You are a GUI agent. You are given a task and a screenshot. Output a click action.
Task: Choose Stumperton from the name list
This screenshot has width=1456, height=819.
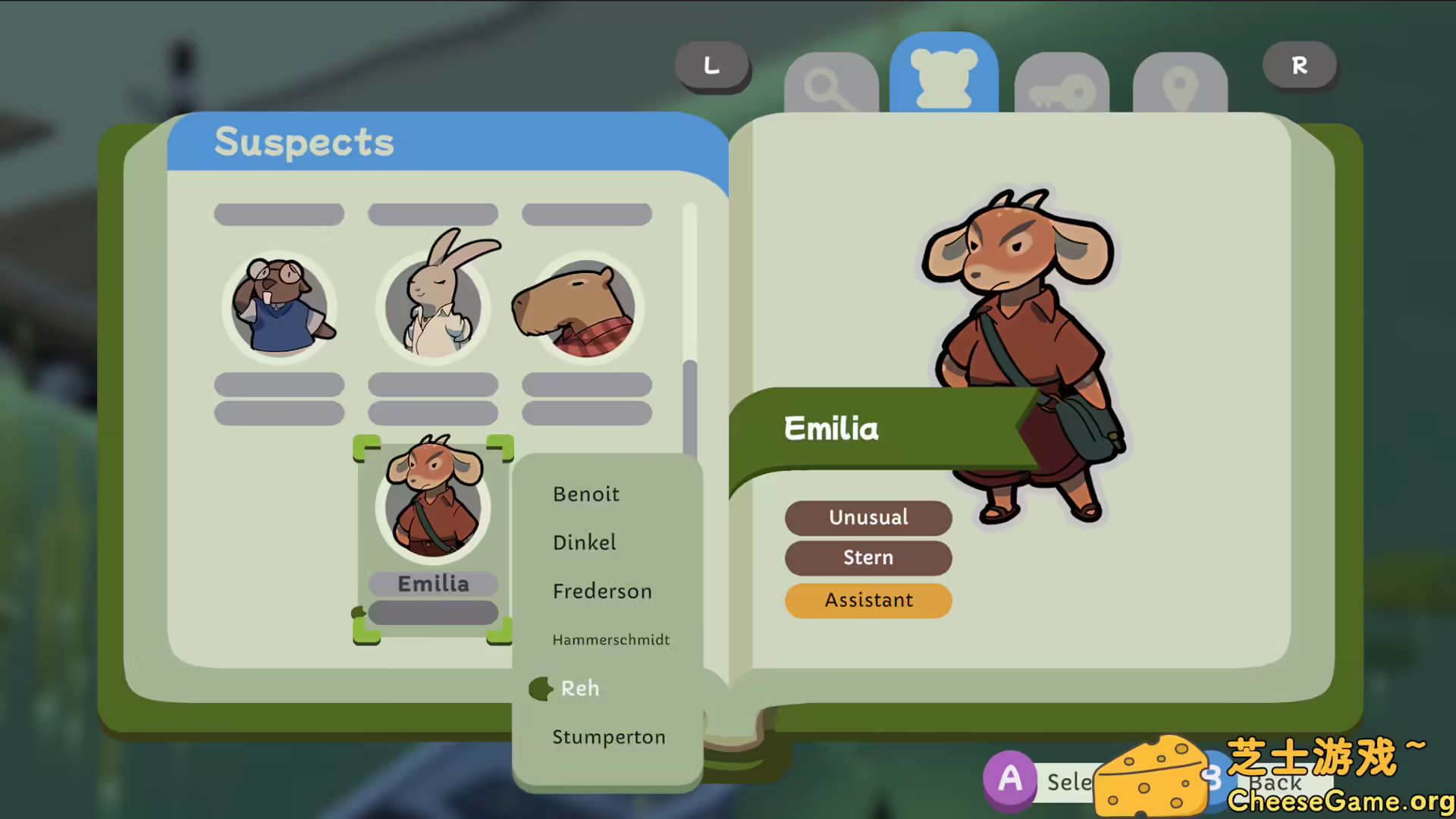tap(609, 736)
